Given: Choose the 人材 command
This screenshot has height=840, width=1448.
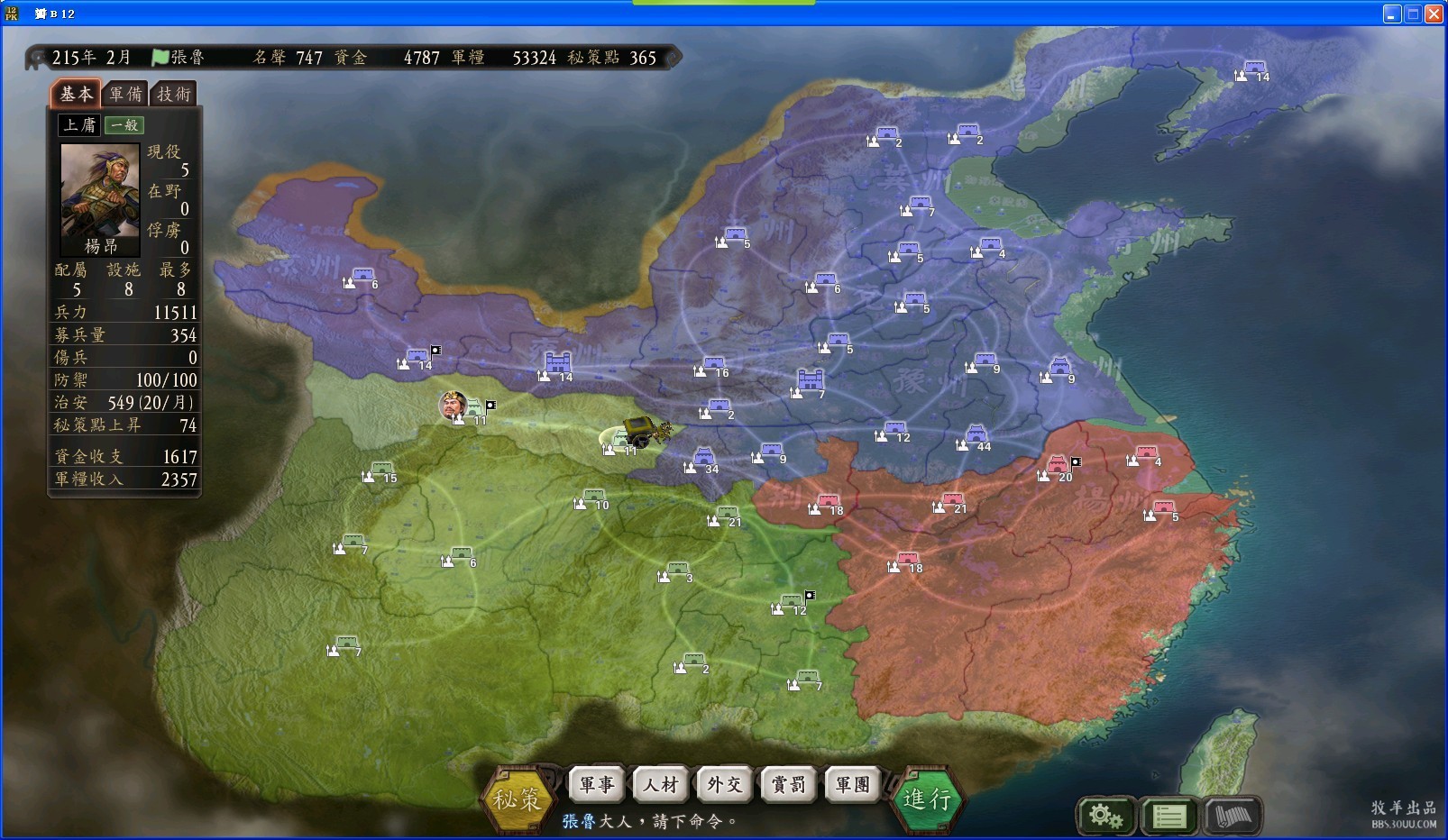Looking at the screenshot, I should point(661,784).
